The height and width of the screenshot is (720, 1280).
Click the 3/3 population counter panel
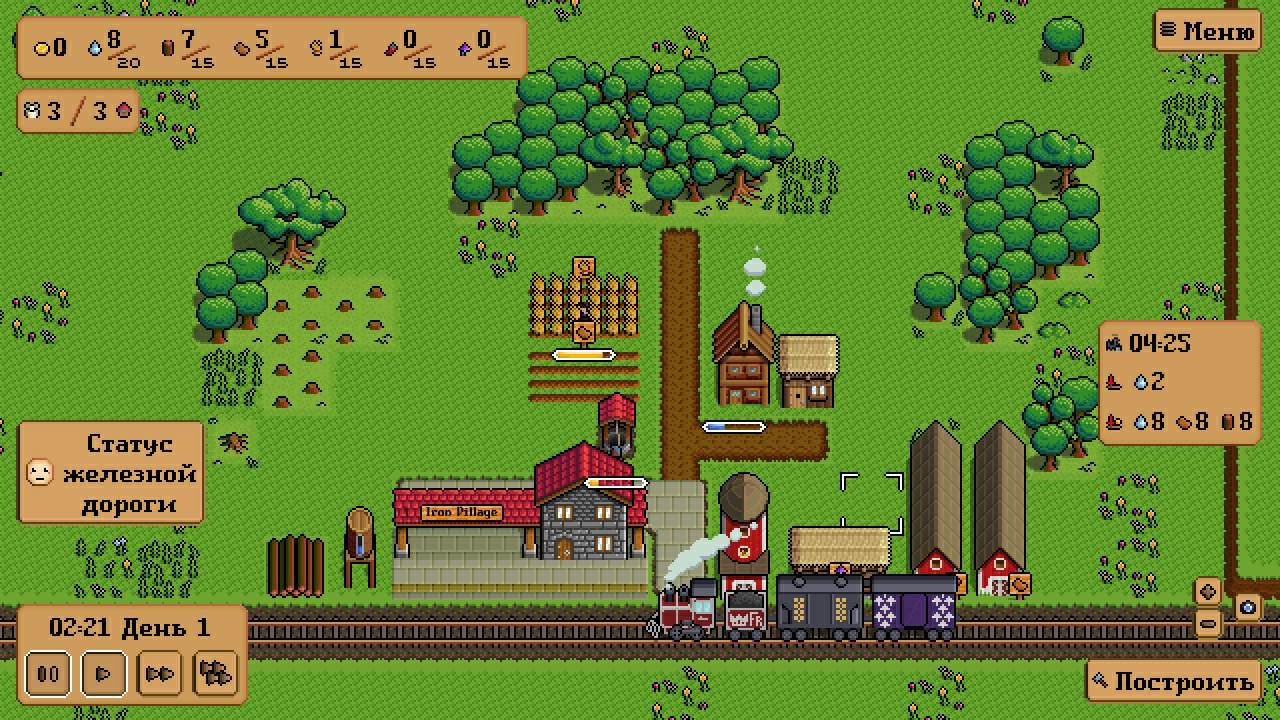point(79,110)
